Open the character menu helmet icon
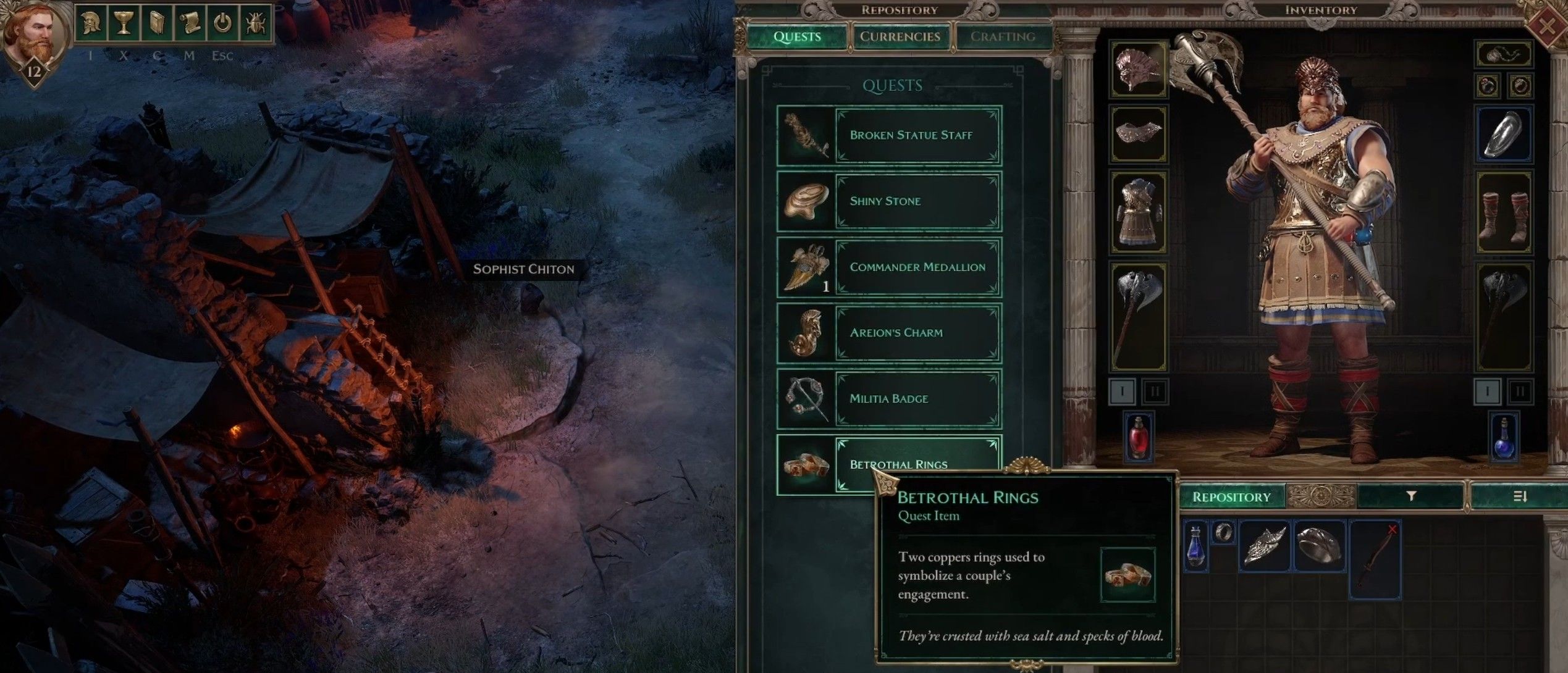 pos(90,24)
